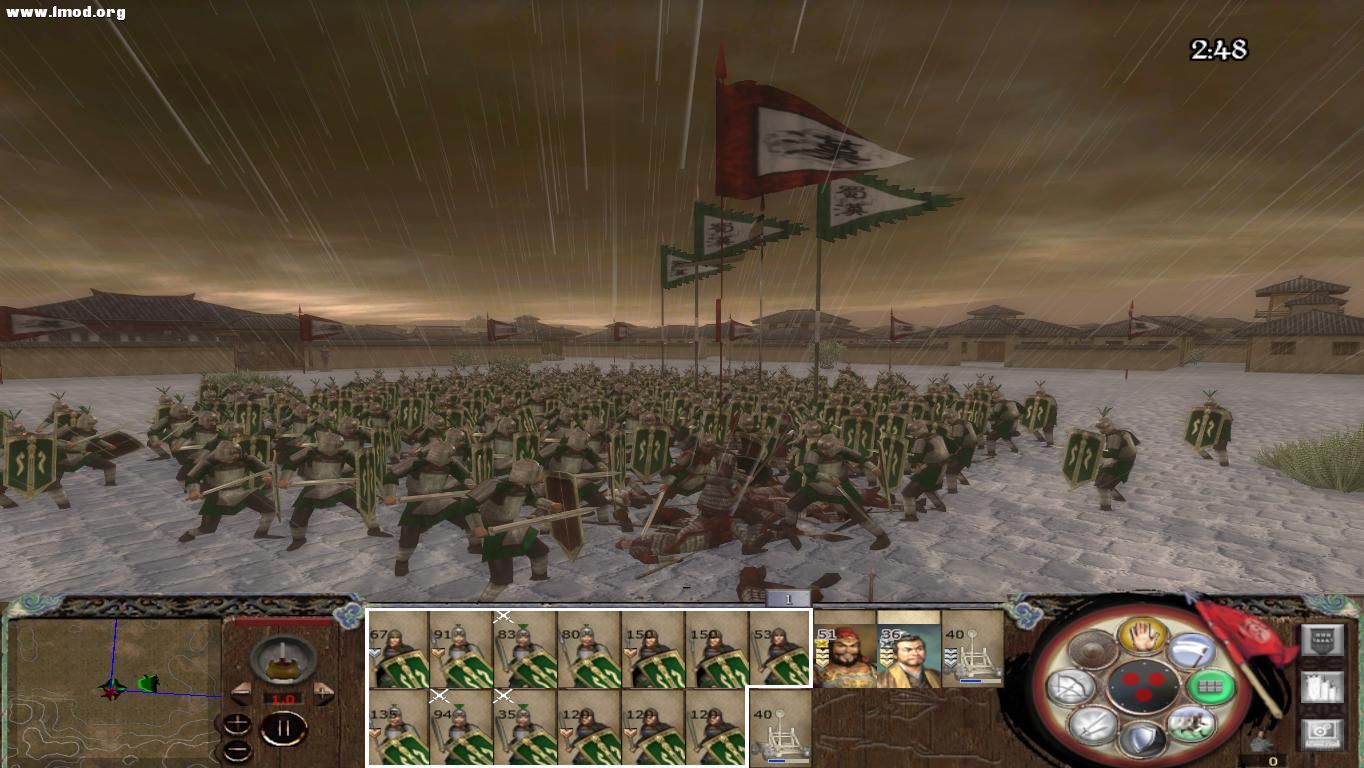Zoom in the minimap with the plus button
Image resolution: width=1364 pixels, height=768 pixels.
[237, 724]
